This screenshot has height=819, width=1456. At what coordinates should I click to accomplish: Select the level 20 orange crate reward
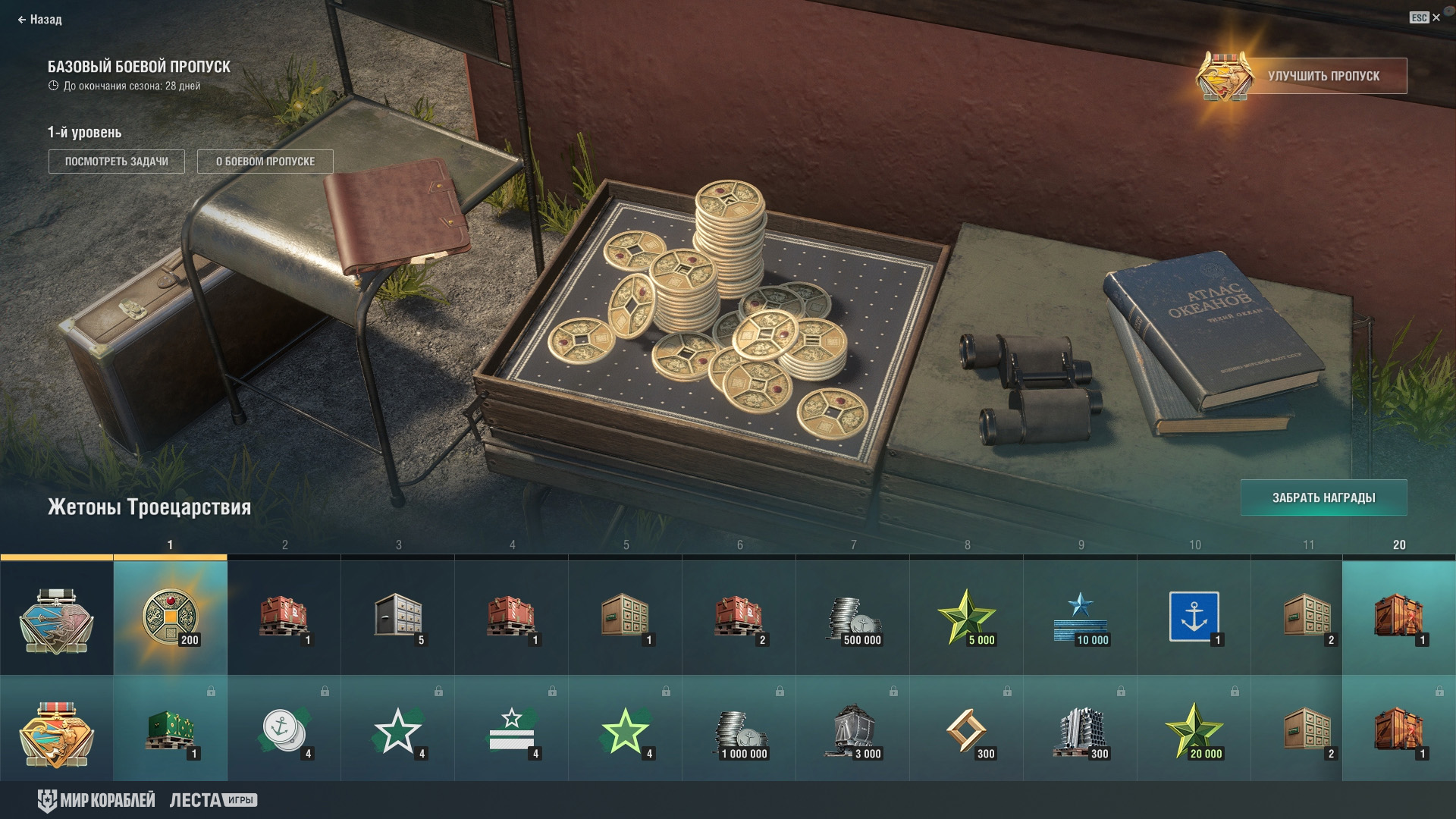1399,617
